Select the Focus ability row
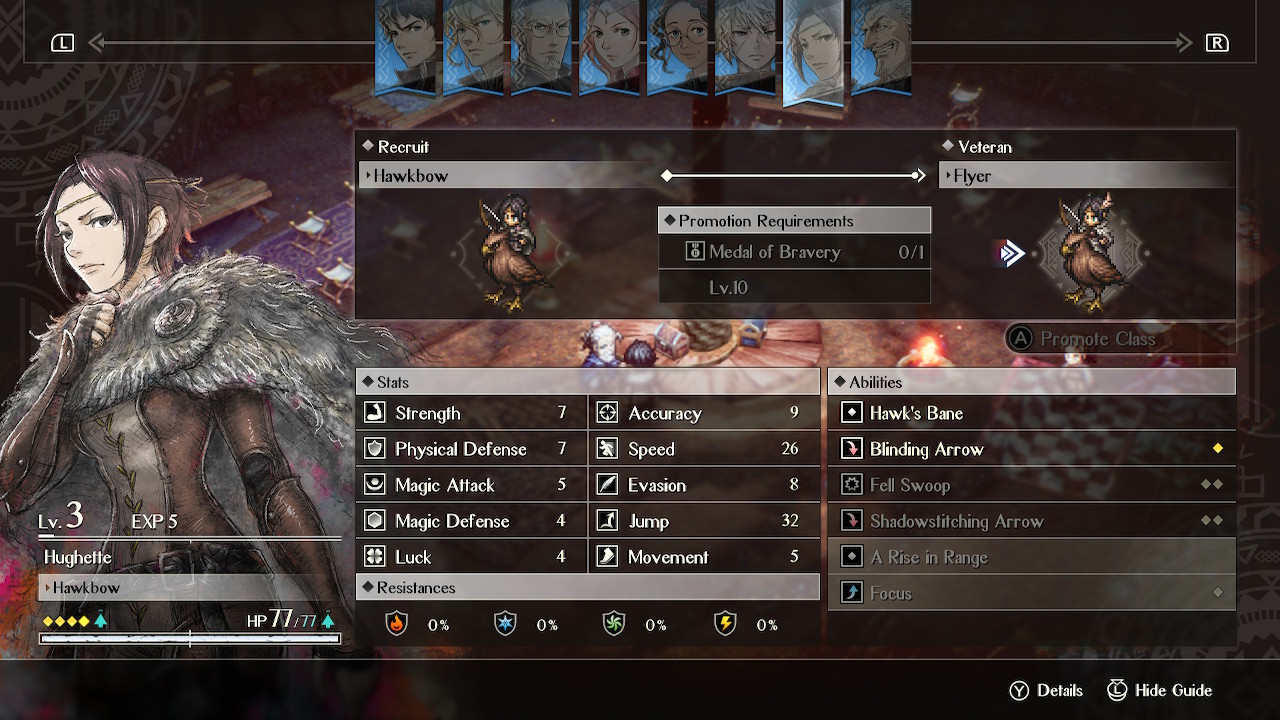Screen dimensions: 1280x720 [1031, 593]
